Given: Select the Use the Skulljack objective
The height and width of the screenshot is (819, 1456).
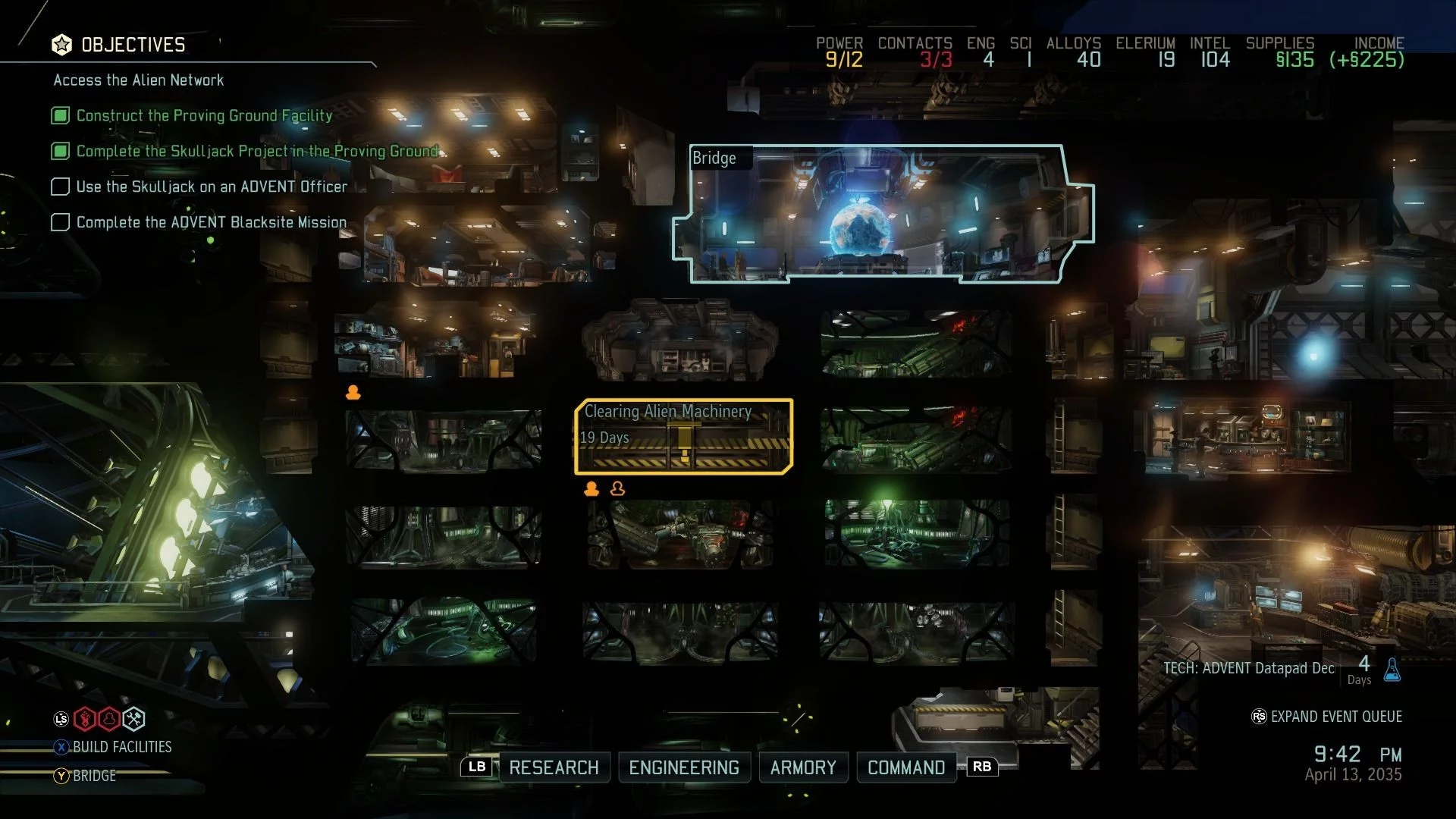Looking at the screenshot, I should [x=212, y=187].
